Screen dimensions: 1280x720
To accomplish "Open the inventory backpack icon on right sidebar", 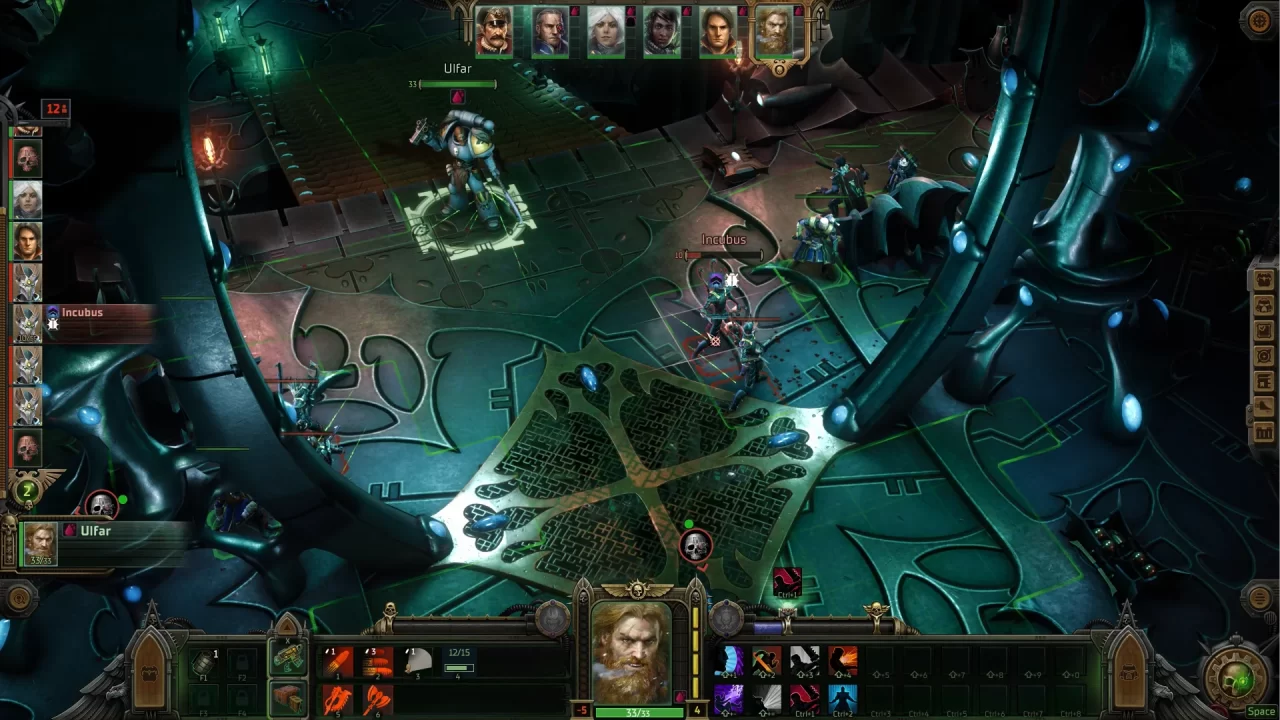I will tap(1262, 280).
